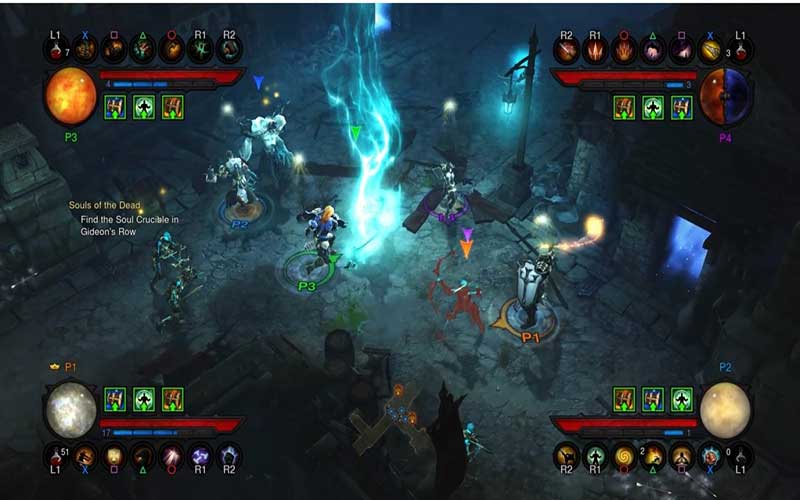Select P3's red health potion slot
This screenshot has width=800, height=500.
tap(56, 50)
